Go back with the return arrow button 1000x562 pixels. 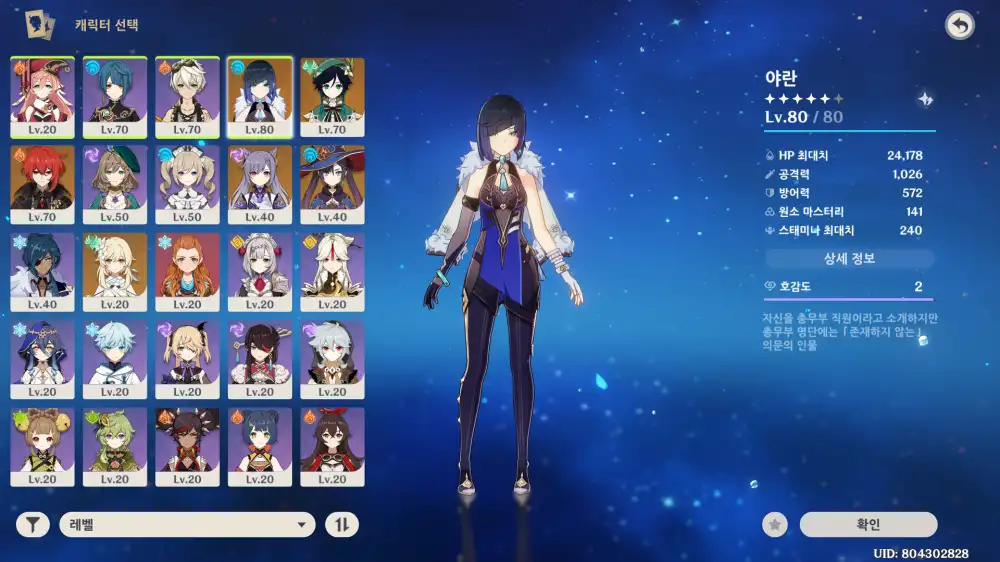tap(959, 26)
